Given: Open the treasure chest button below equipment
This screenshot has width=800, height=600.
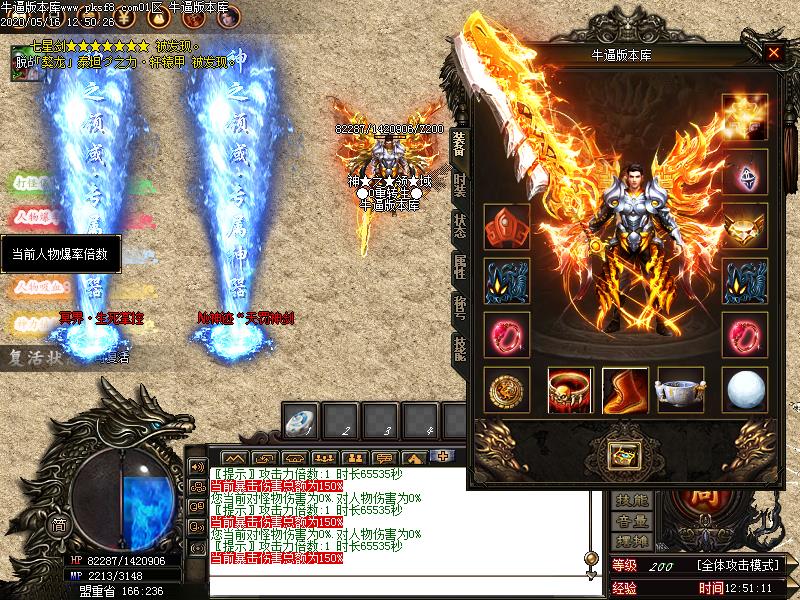Looking at the screenshot, I should click(x=625, y=455).
